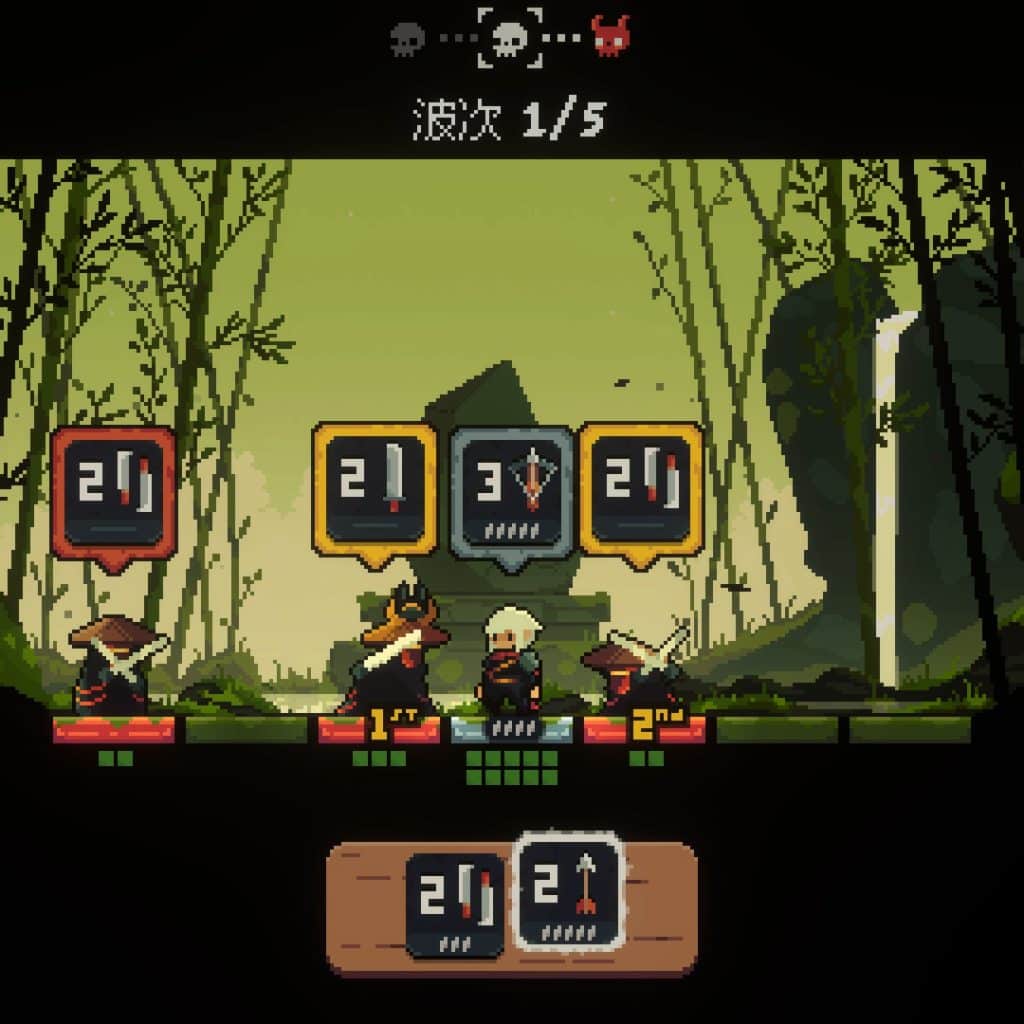Select the 2-damage blade tile in hand
The width and height of the screenshot is (1024, 1024).
455,905
